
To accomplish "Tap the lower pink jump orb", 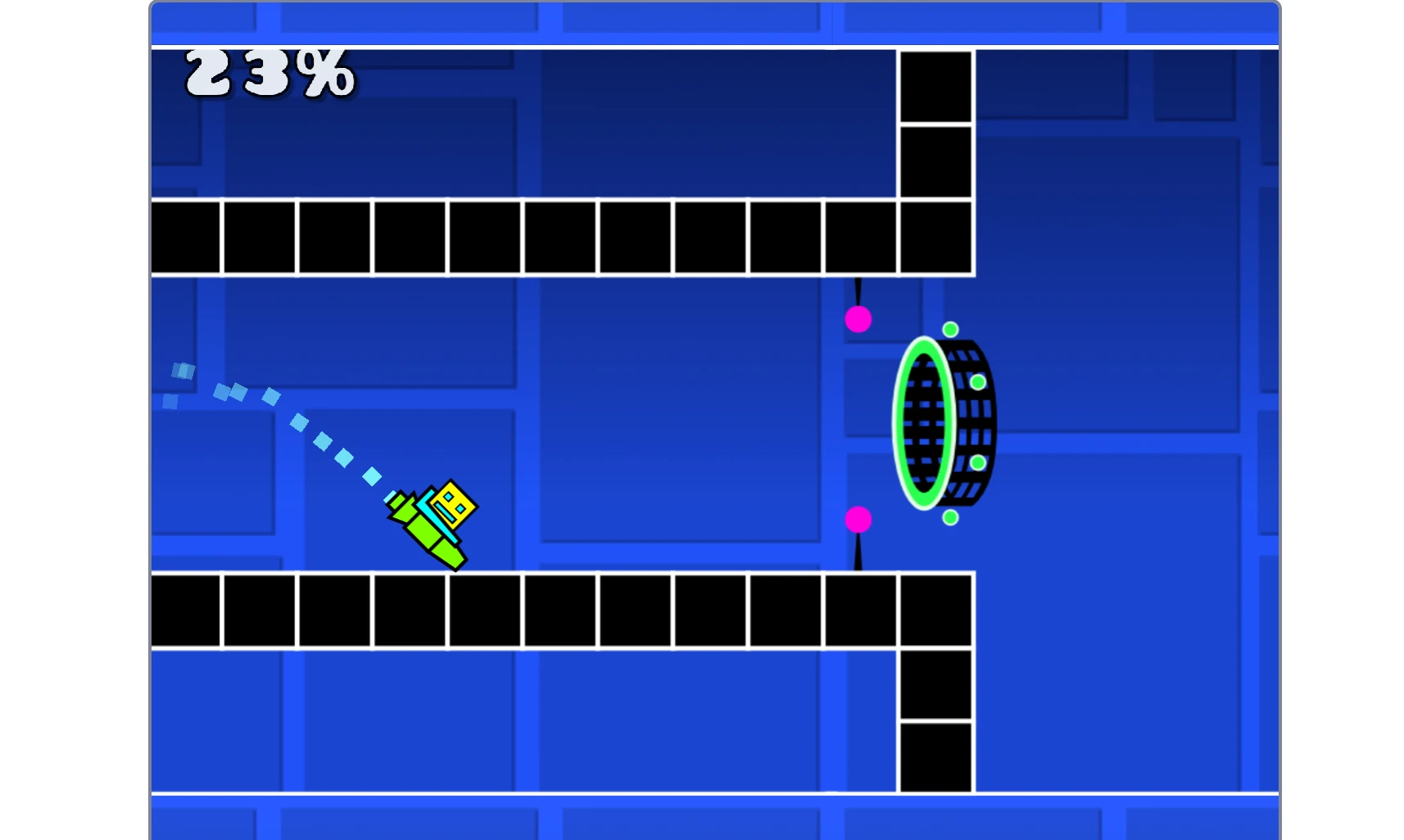I will (858, 519).
